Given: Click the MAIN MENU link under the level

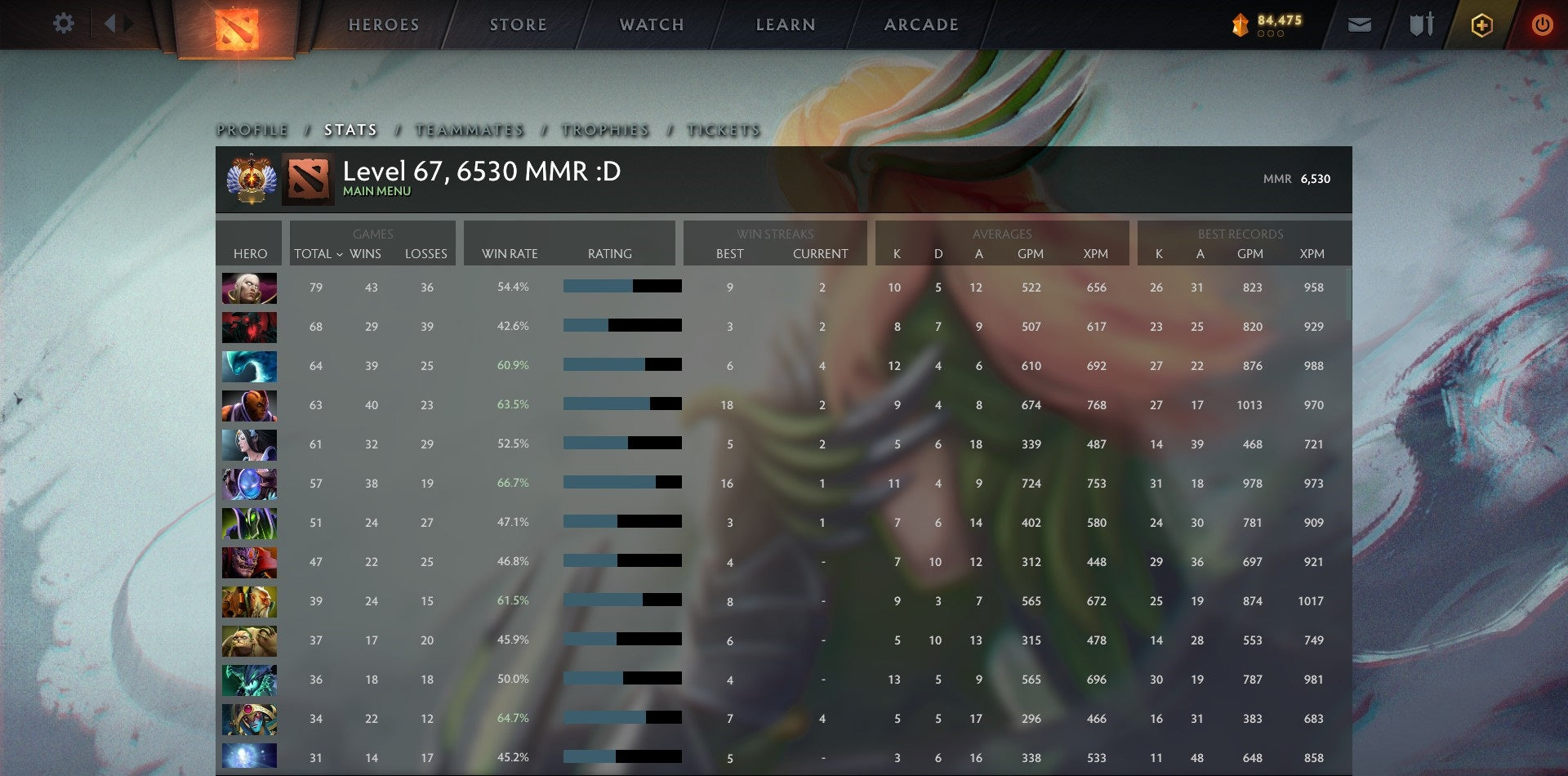Looking at the screenshot, I should pyautogui.click(x=377, y=192).
